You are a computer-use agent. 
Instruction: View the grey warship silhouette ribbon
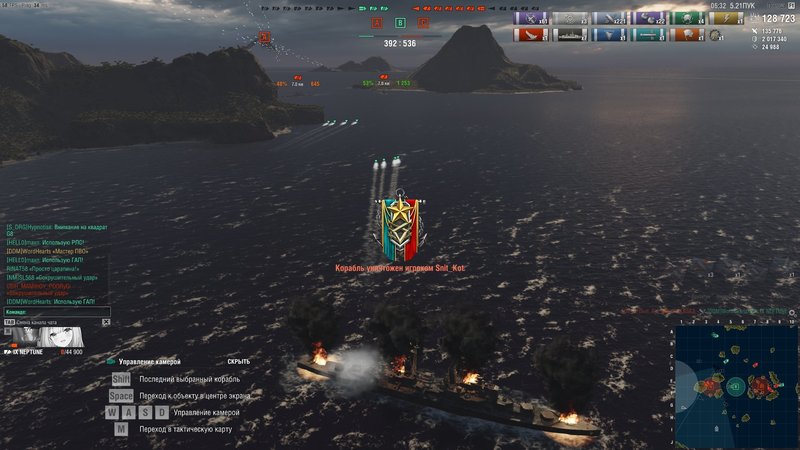[569, 35]
